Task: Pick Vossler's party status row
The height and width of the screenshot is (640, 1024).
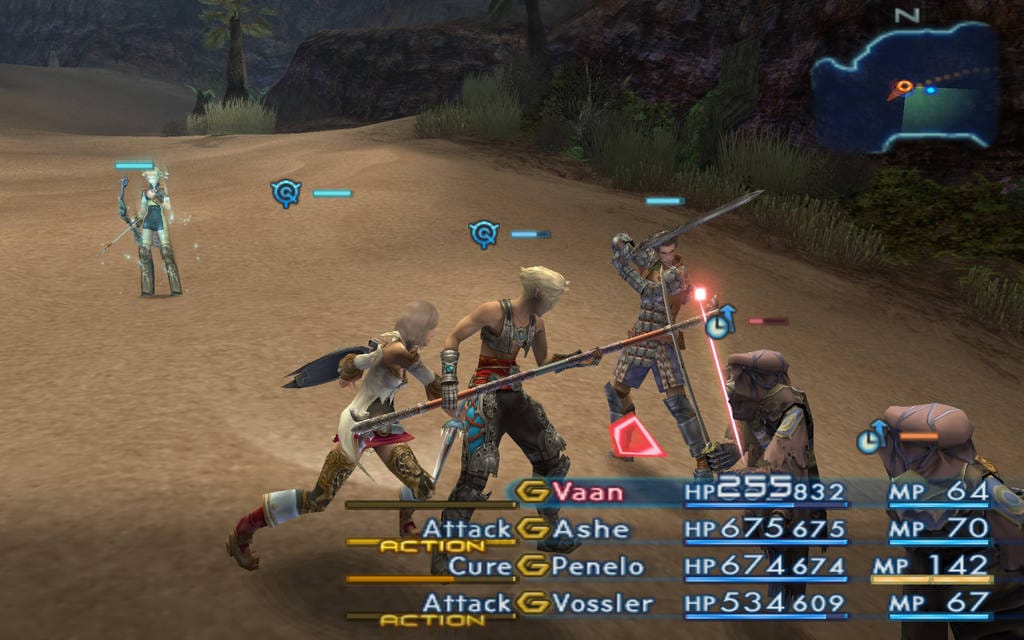Action: pos(602,603)
